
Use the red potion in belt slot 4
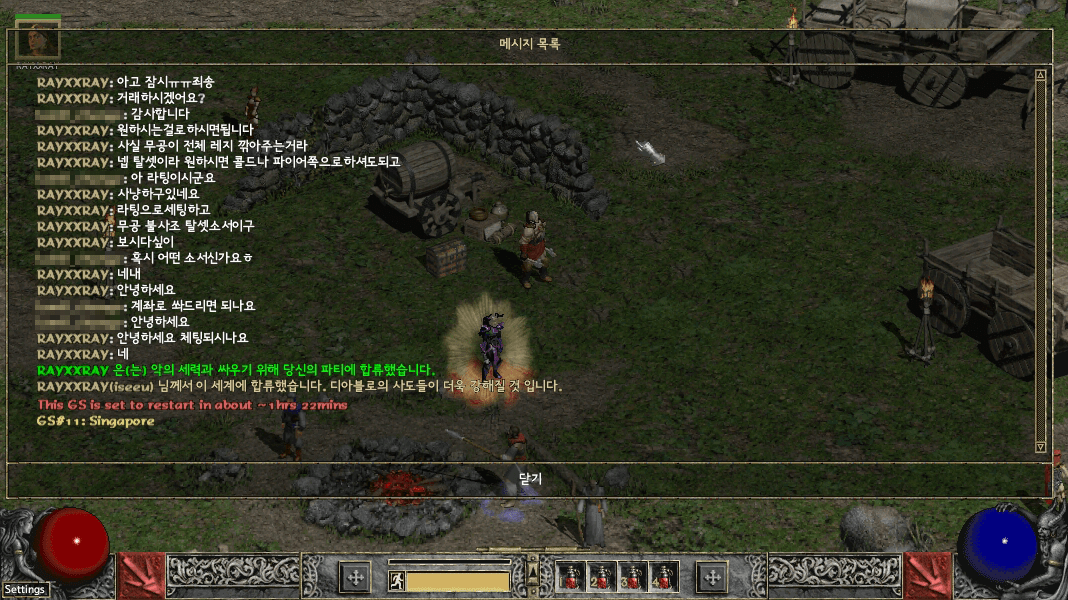(664, 576)
